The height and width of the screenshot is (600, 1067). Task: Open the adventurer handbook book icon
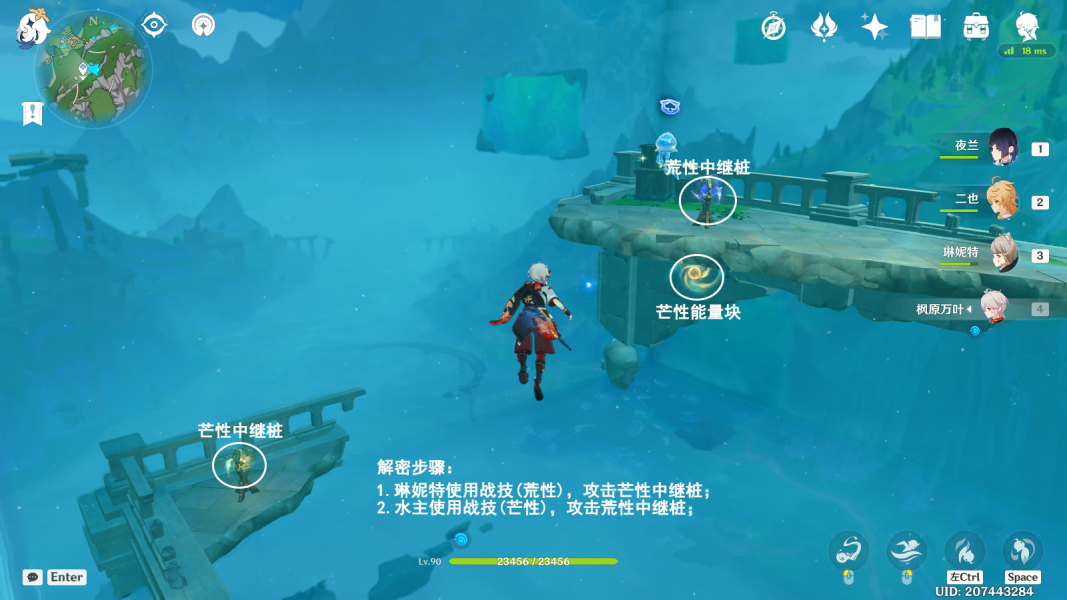point(925,27)
